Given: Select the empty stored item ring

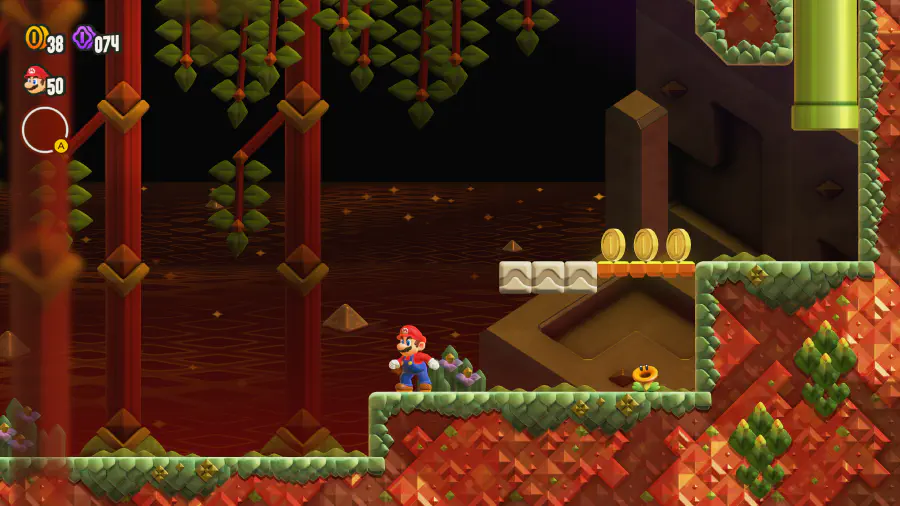Looking at the screenshot, I should 45,130.
